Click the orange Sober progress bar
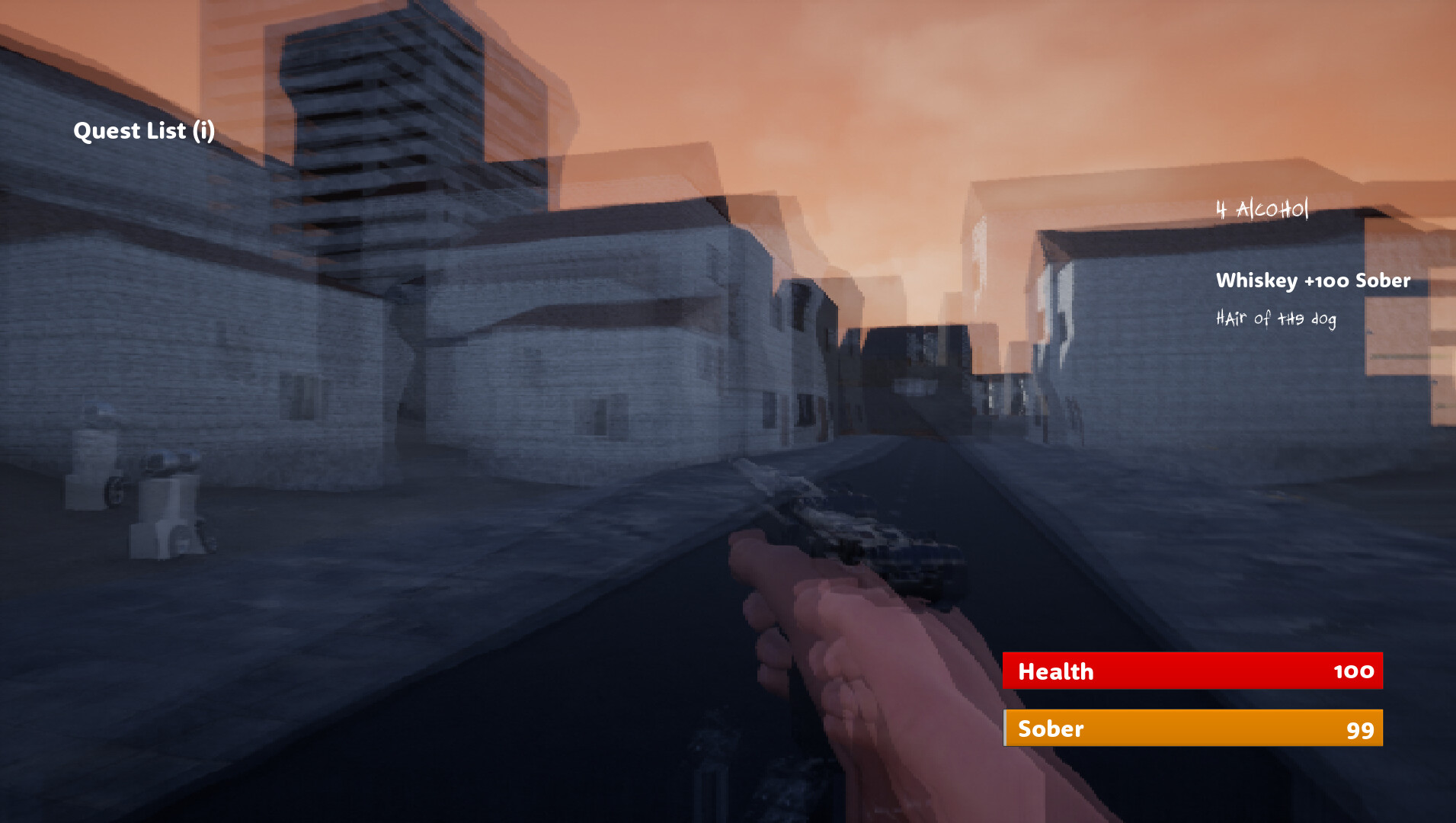Viewport: 1456px width, 823px height. [1192, 729]
